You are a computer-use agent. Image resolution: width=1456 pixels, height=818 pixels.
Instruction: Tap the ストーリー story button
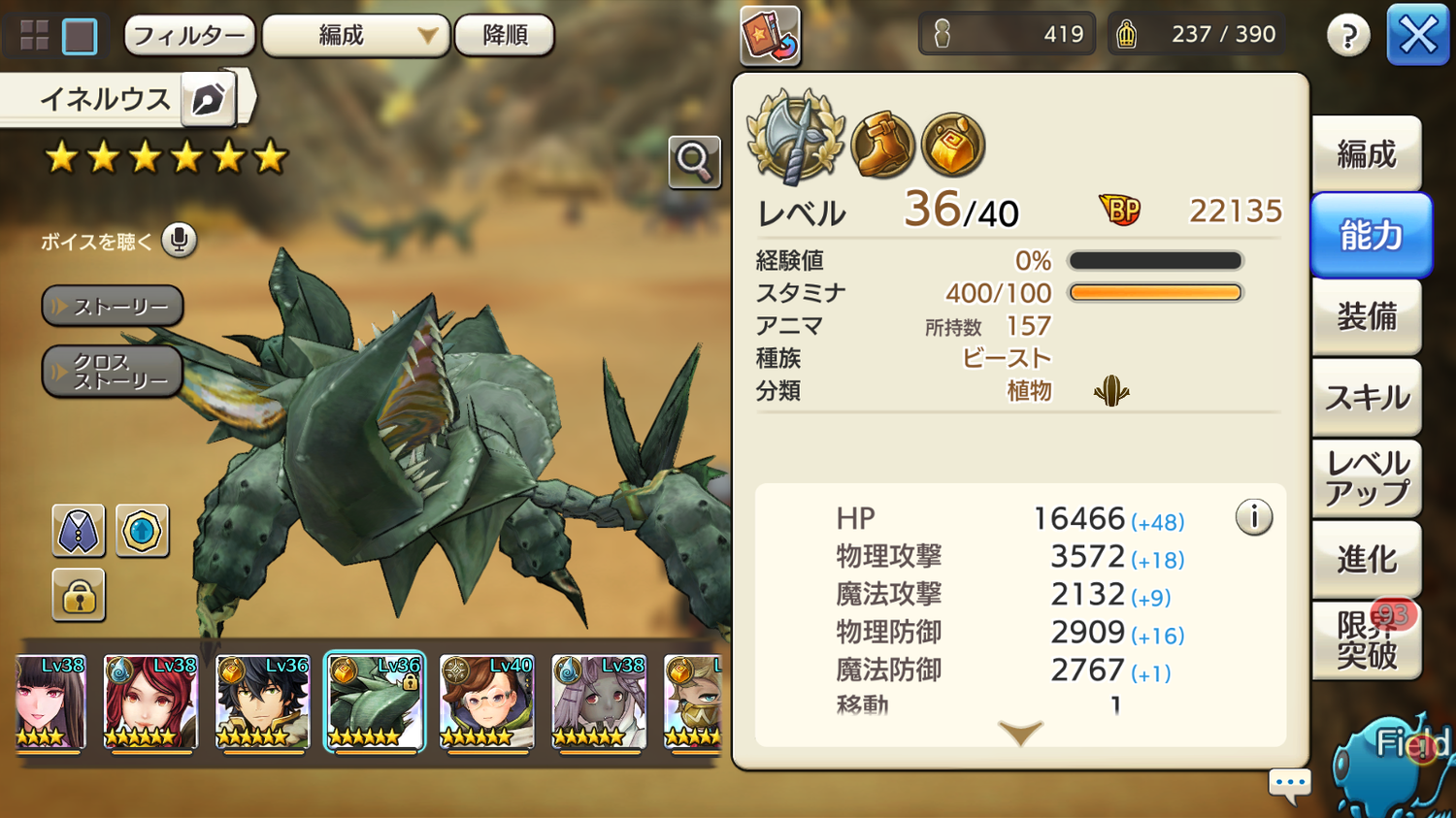[x=113, y=307]
